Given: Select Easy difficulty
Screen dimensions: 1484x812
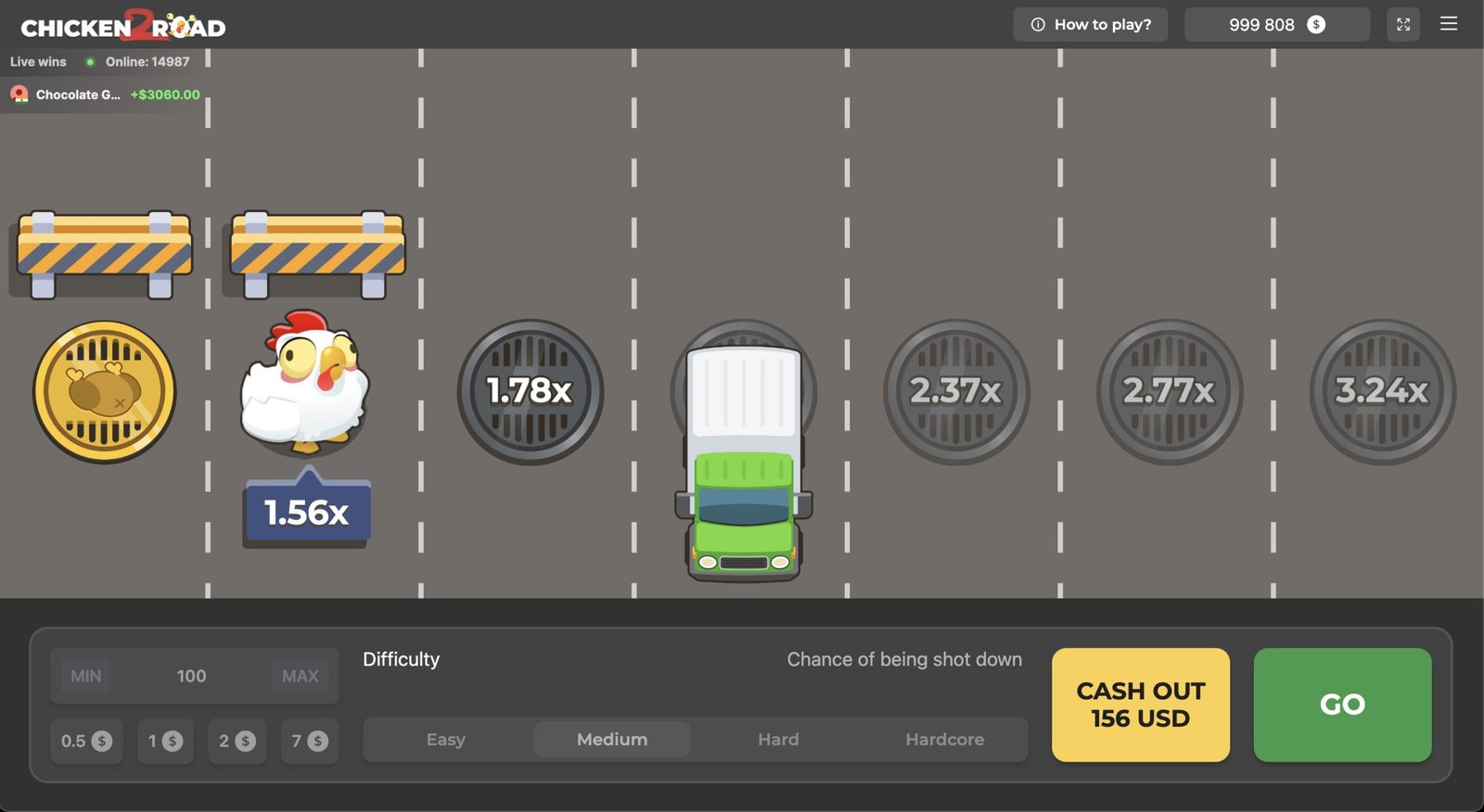Looking at the screenshot, I should tap(446, 740).
